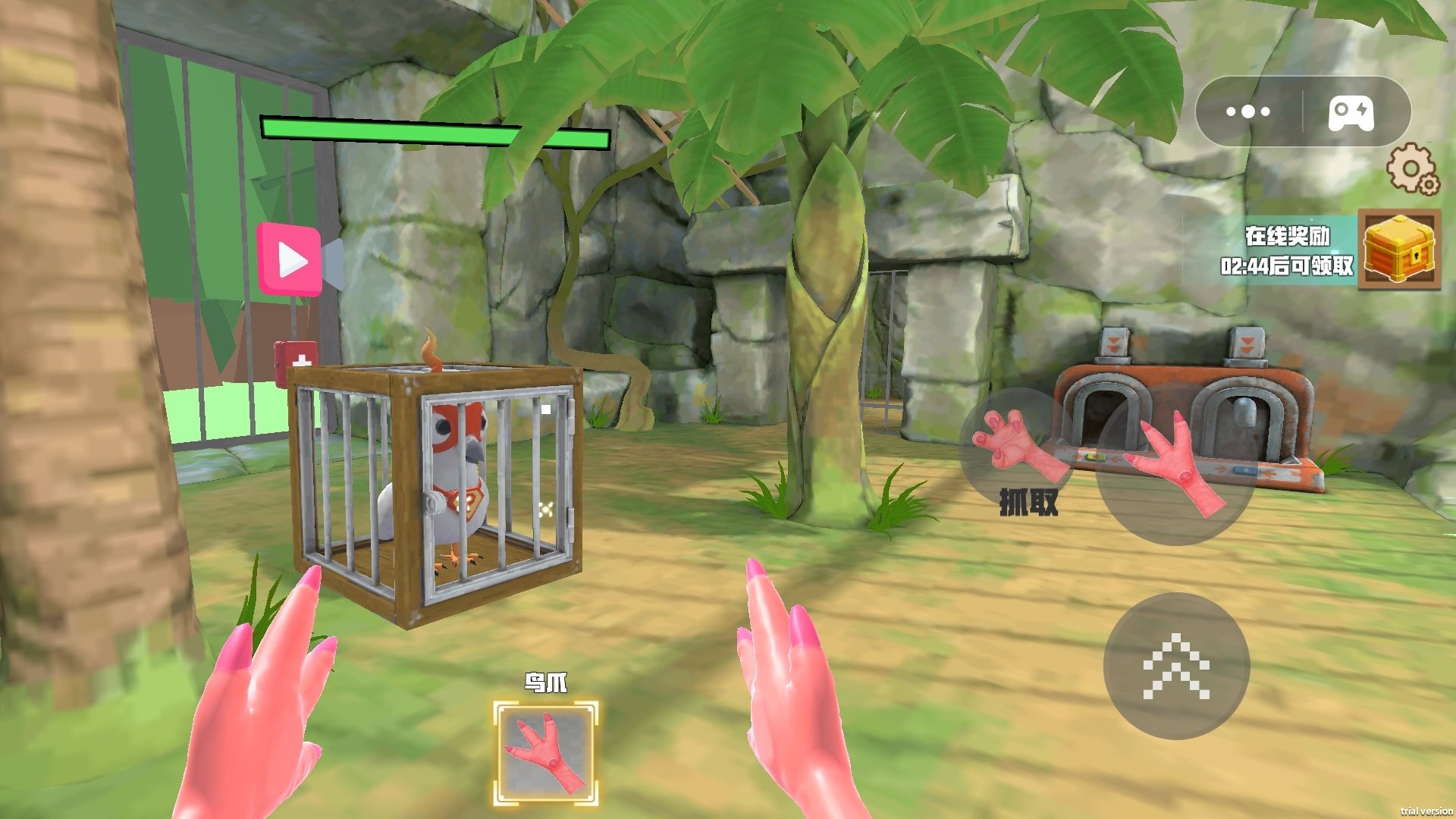Open the gear settings menu

[x=1411, y=168]
